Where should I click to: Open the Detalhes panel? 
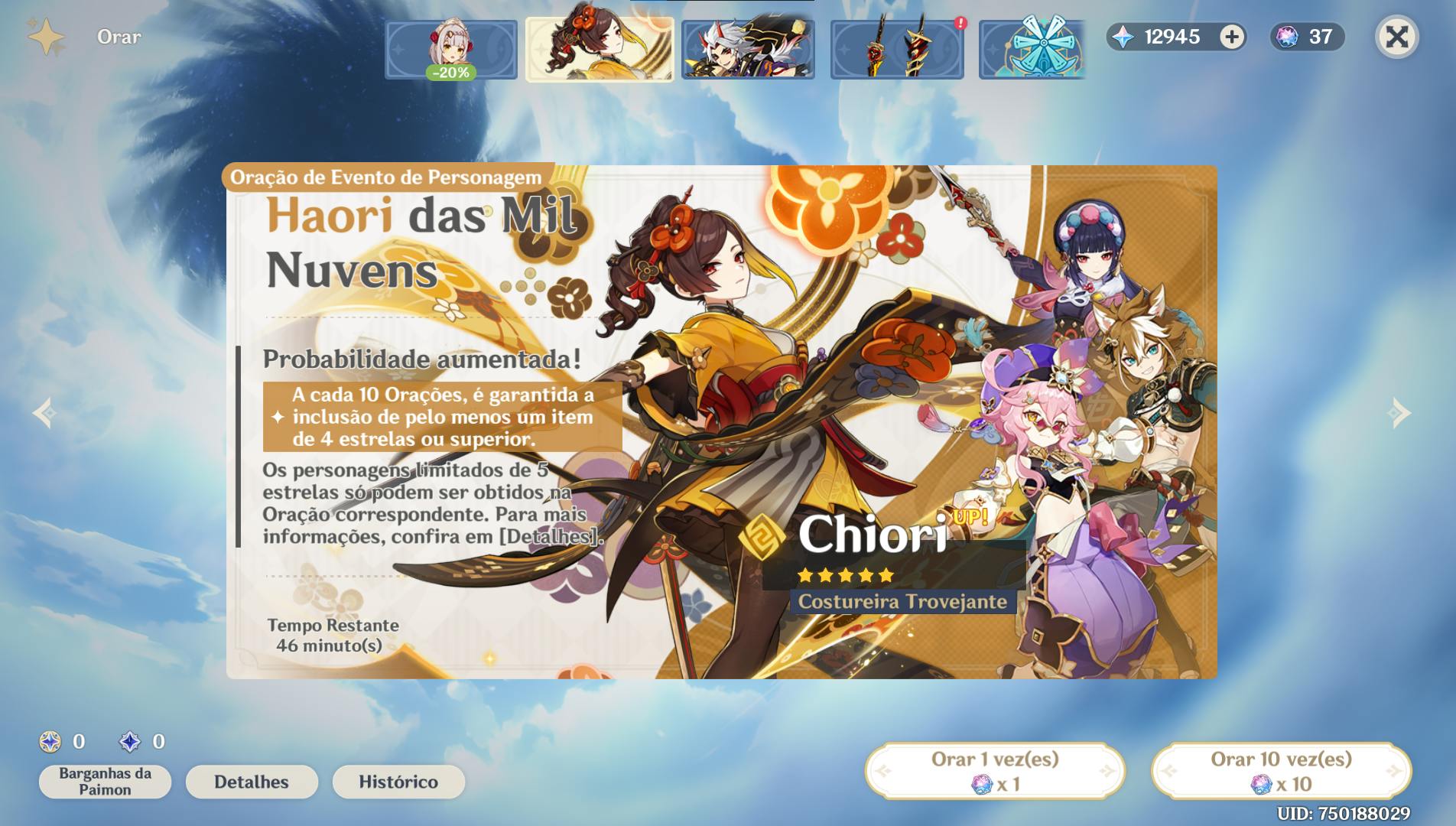pyautogui.click(x=252, y=782)
